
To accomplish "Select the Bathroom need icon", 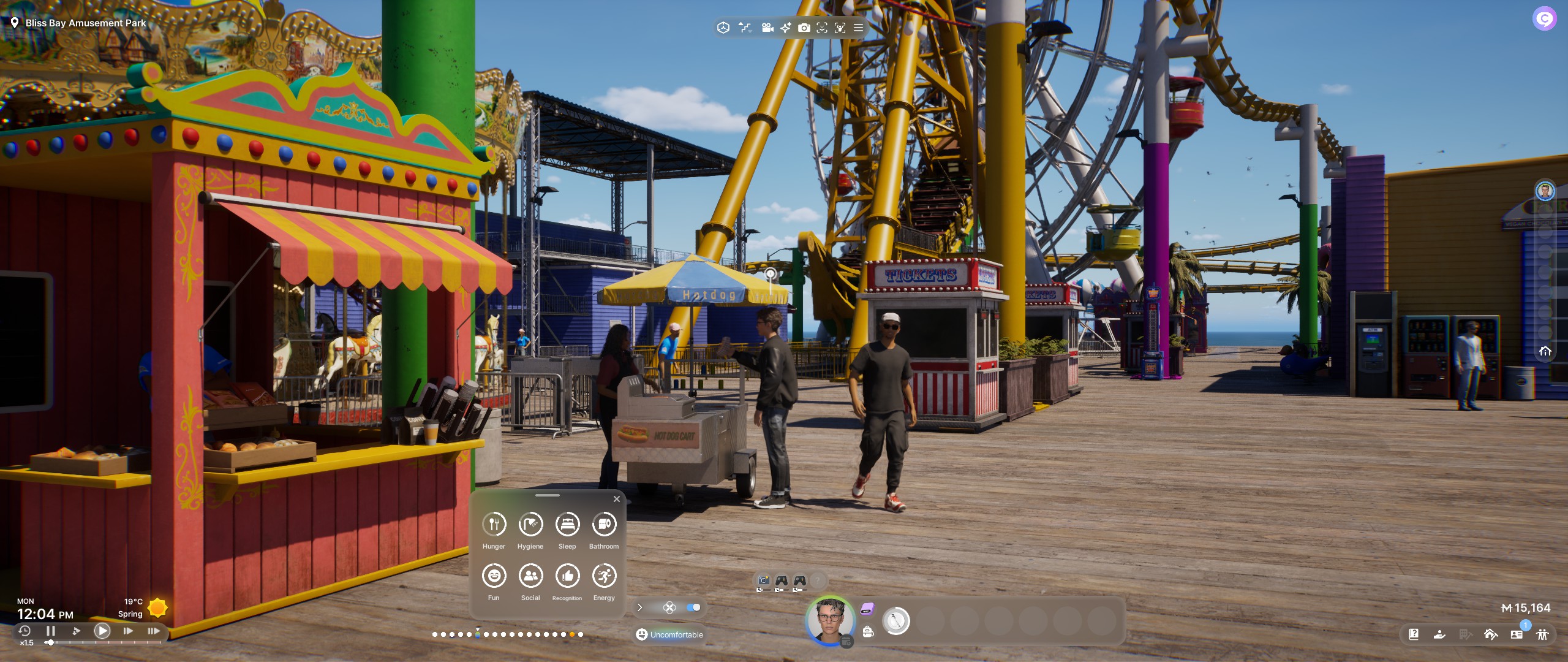I will pos(604,525).
